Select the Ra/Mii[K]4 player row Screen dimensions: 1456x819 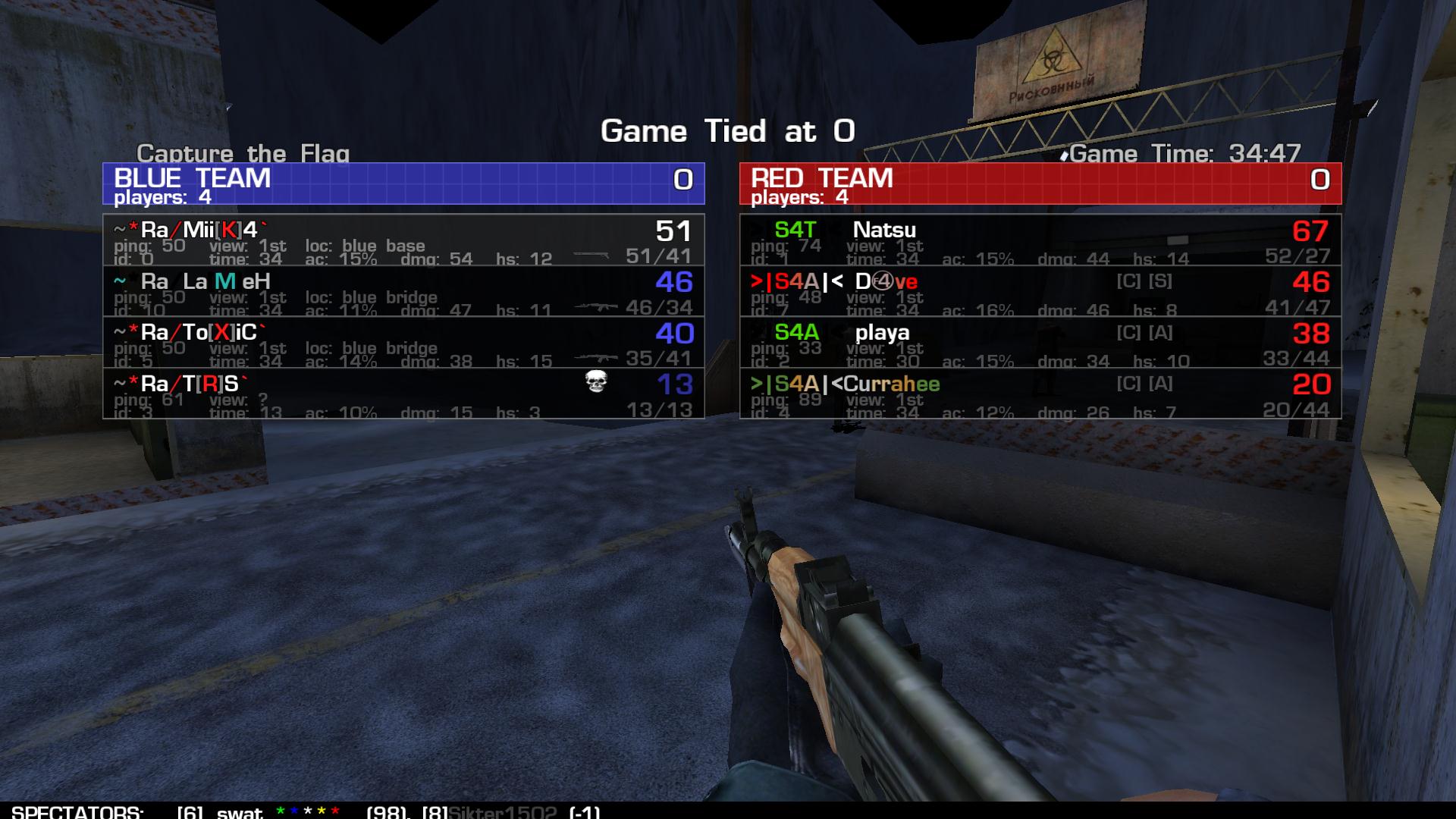[x=403, y=240]
